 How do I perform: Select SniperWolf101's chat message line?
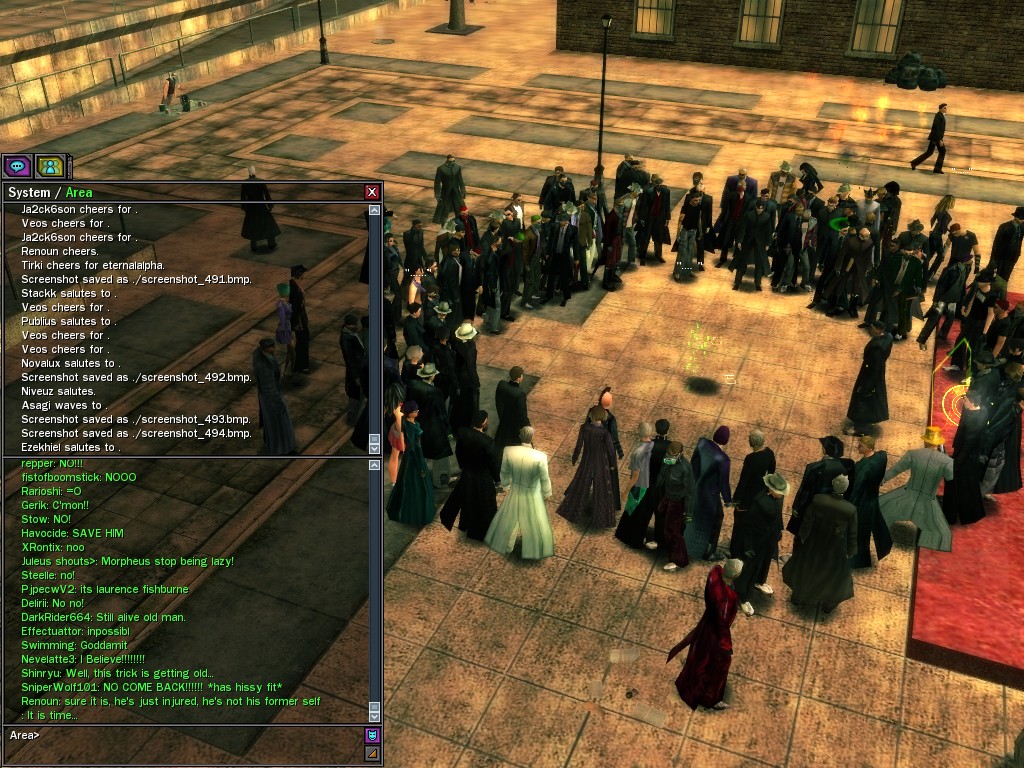[152, 687]
